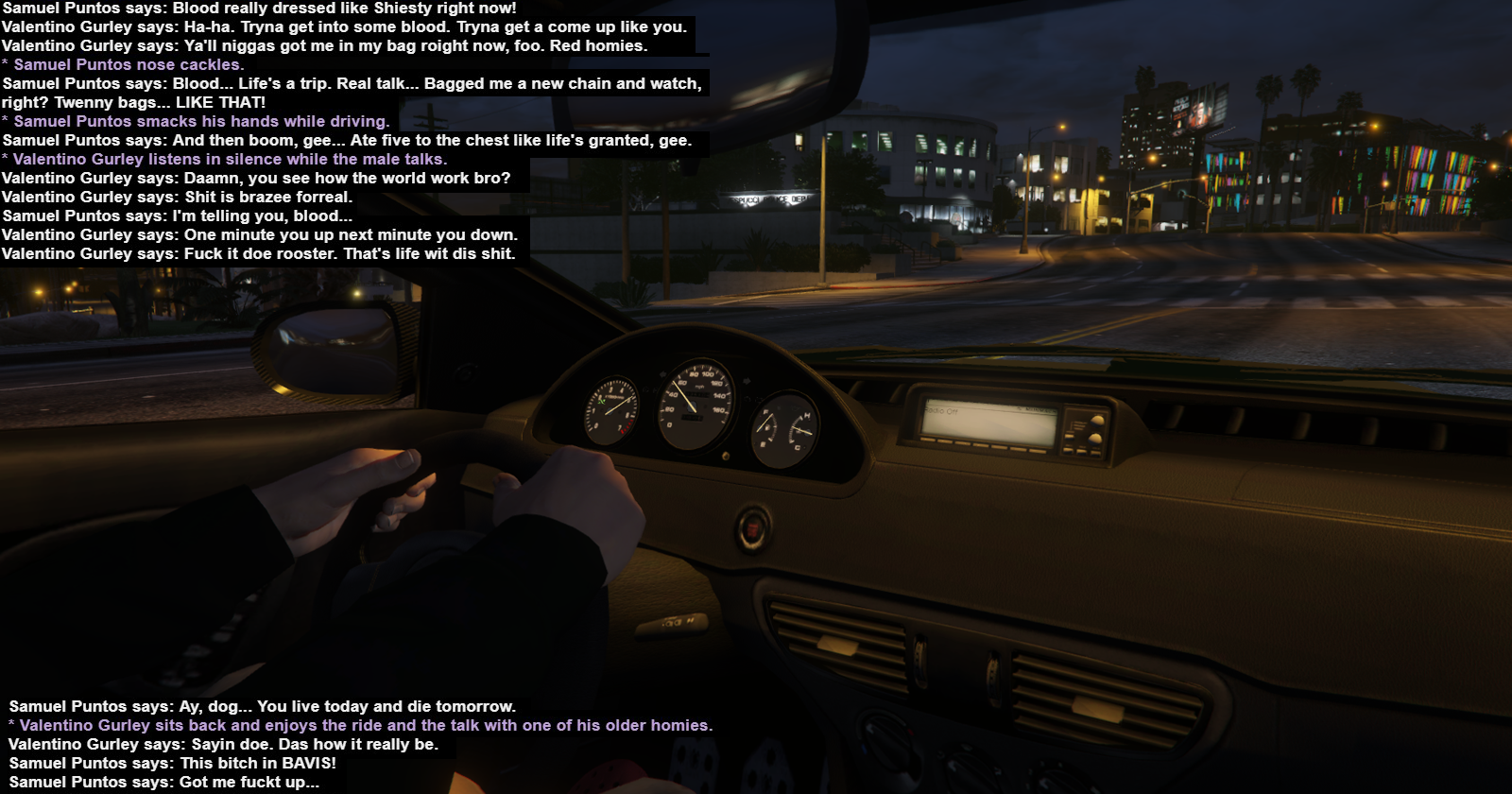Click the temperature gauge marked H and C
Screen dimensions: 1512x794
(800, 426)
